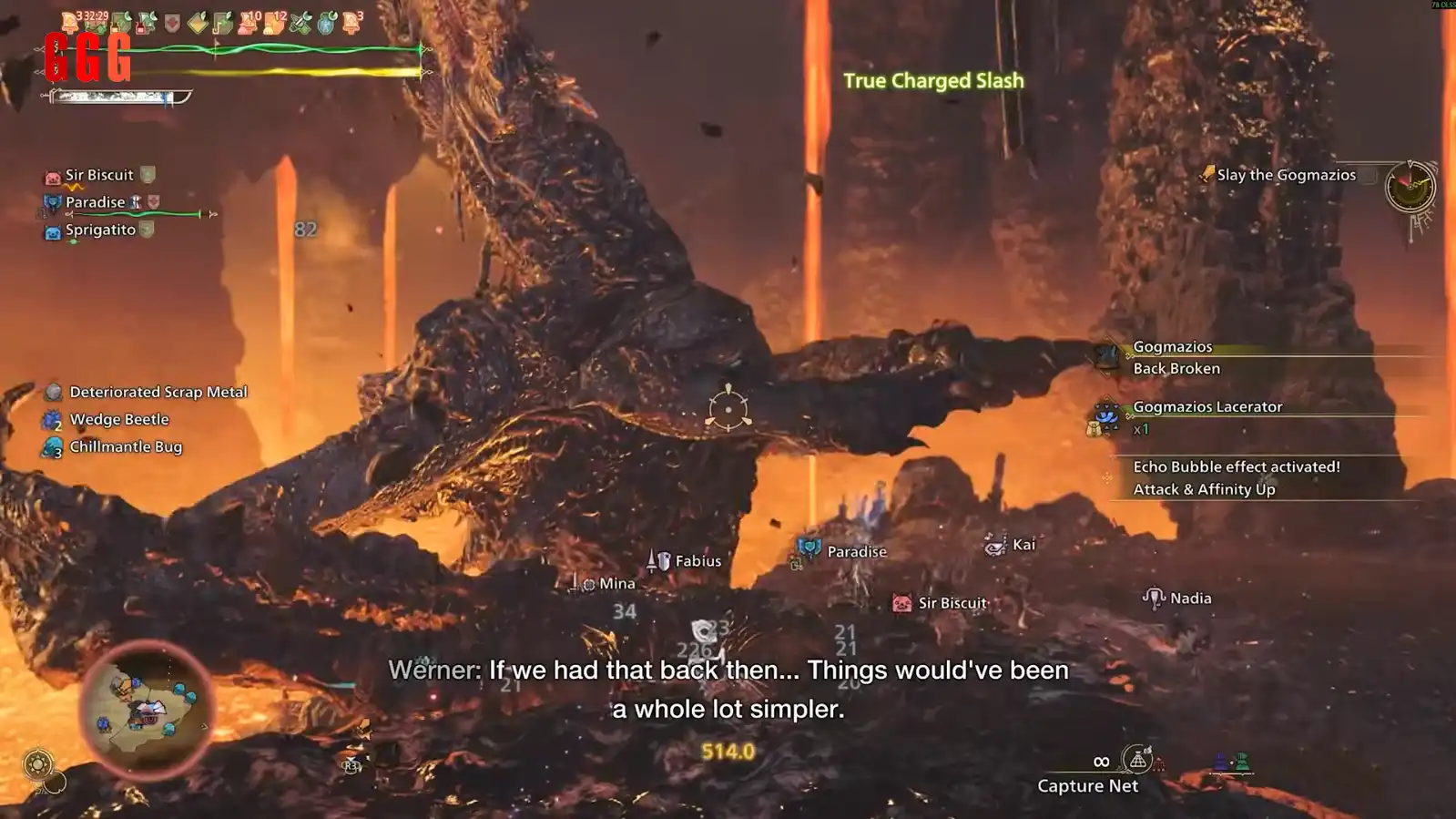Image resolution: width=1456 pixels, height=819 pixels.
Task: Select the Wedge Beetle entry
Action: [x=119, y=419]
